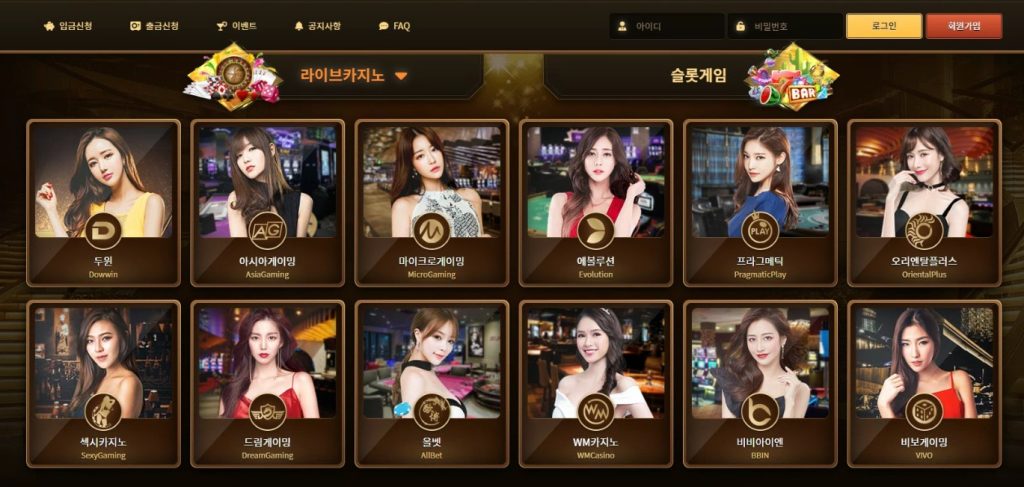Open the 회원가입 sign-up button
This screenshot has height=487, width=1024.
(963, 26)
